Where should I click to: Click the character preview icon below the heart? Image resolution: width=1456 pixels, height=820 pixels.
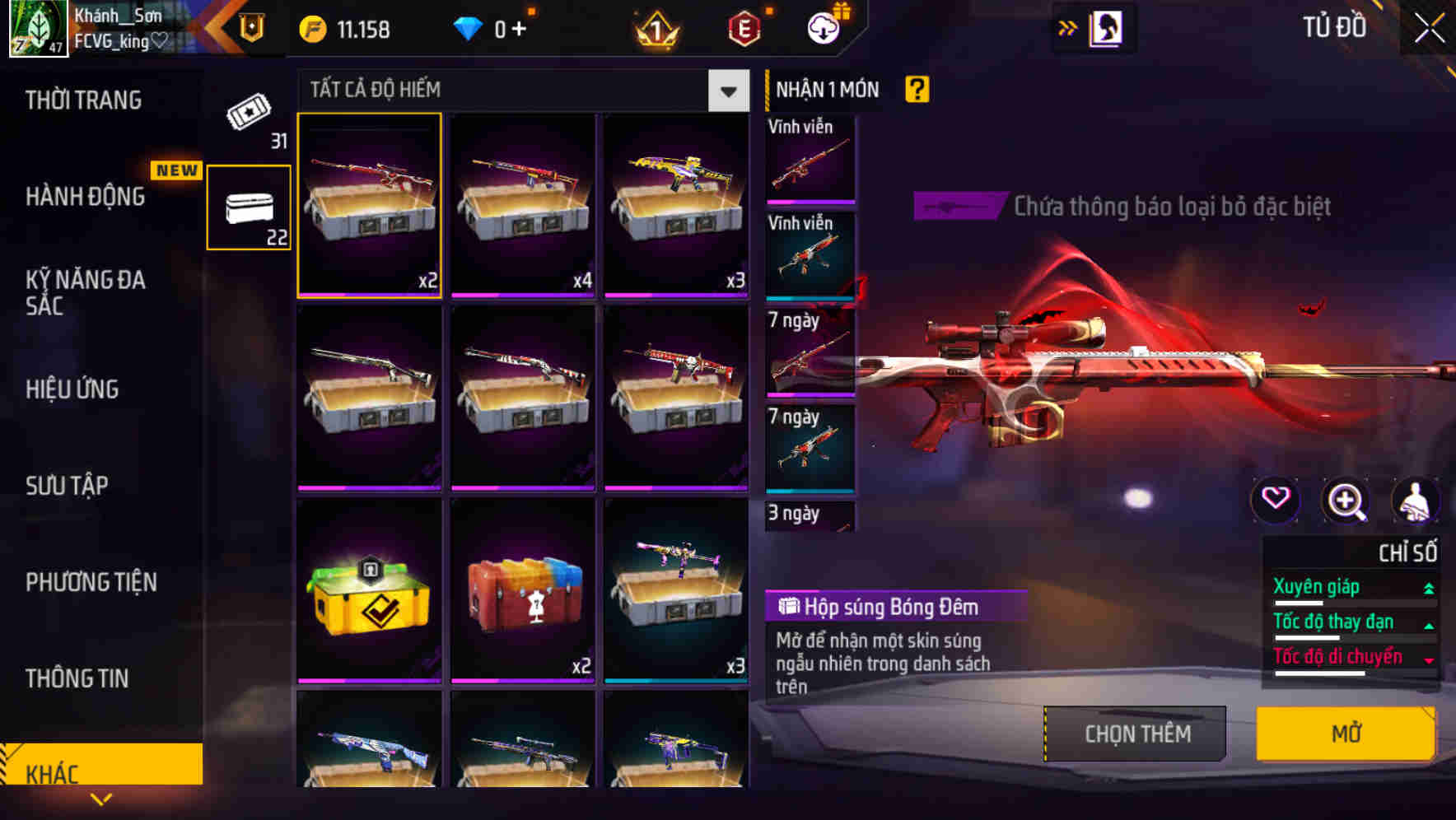[x=1415, y=500]
